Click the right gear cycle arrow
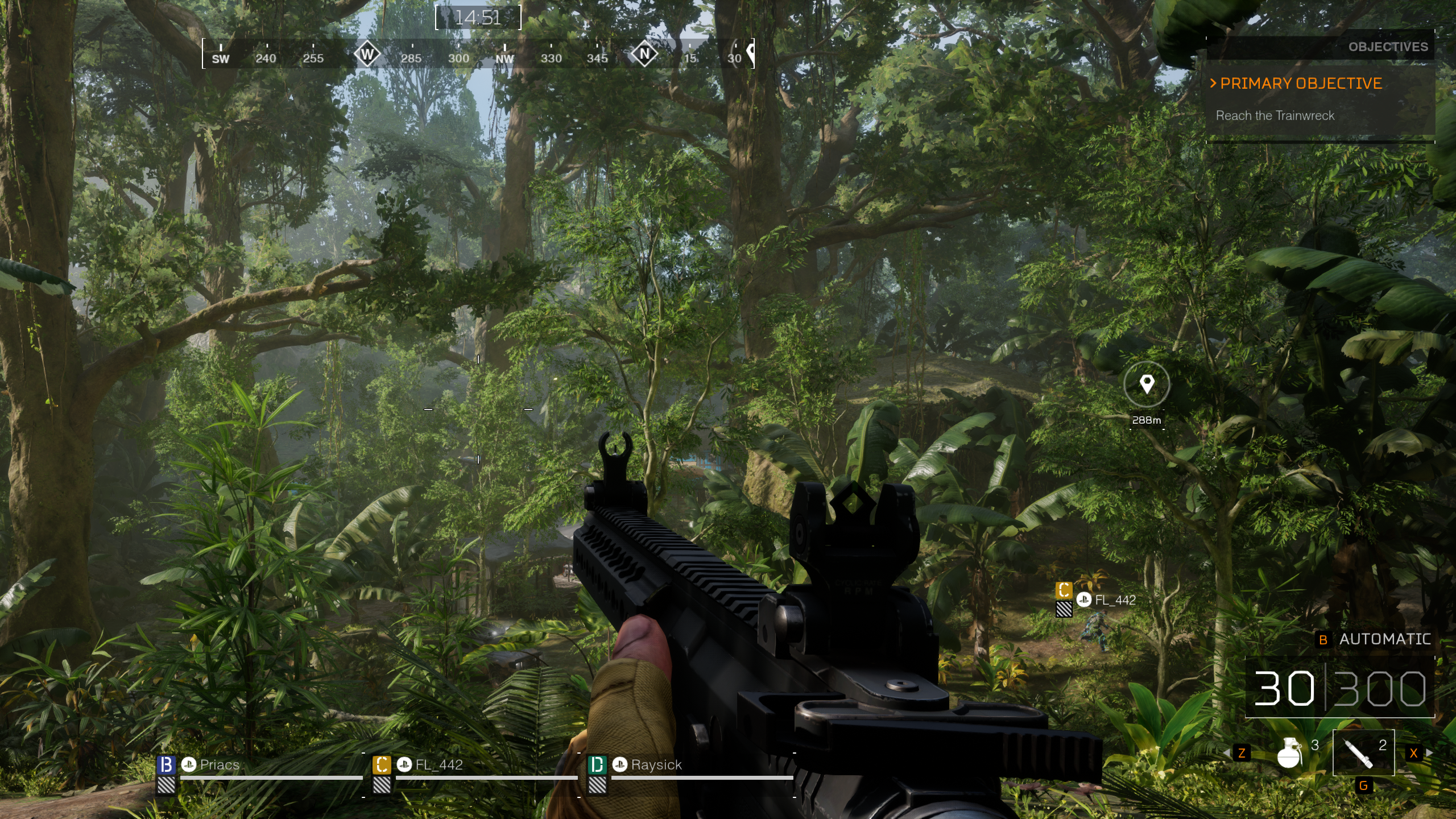 [x=1429, y=753]
